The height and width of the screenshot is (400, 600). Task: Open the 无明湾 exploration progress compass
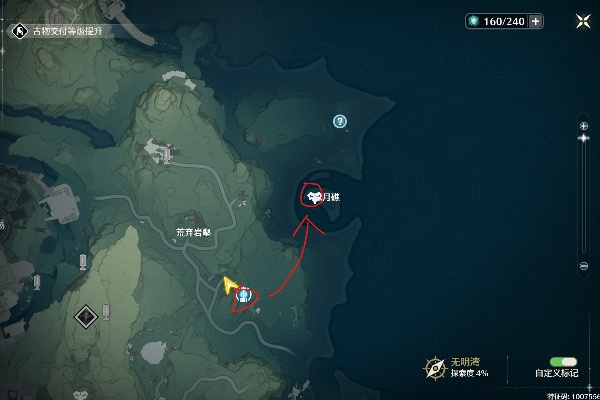coord(434,366)
